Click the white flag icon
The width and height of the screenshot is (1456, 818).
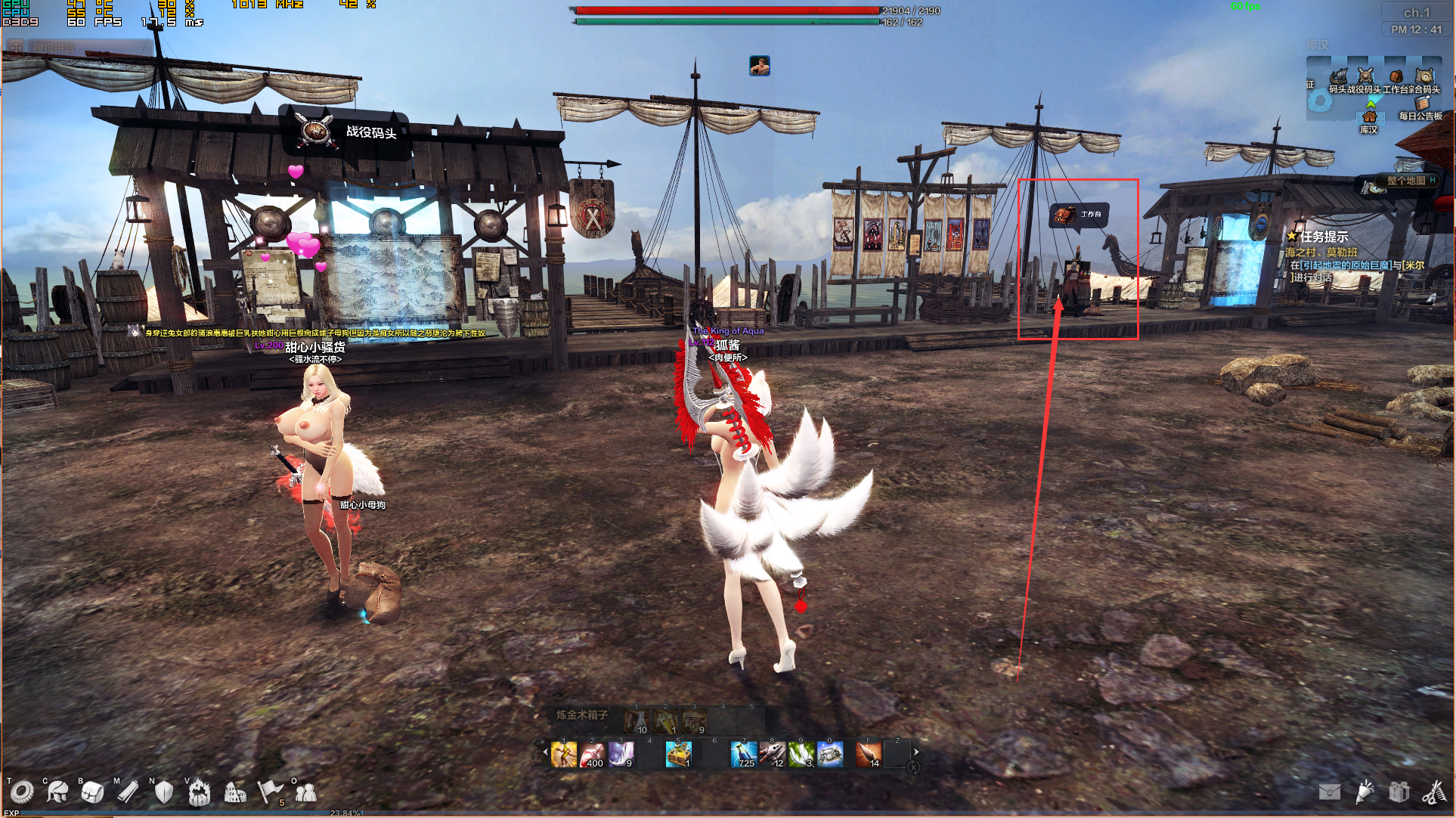(x=270, y=792)
